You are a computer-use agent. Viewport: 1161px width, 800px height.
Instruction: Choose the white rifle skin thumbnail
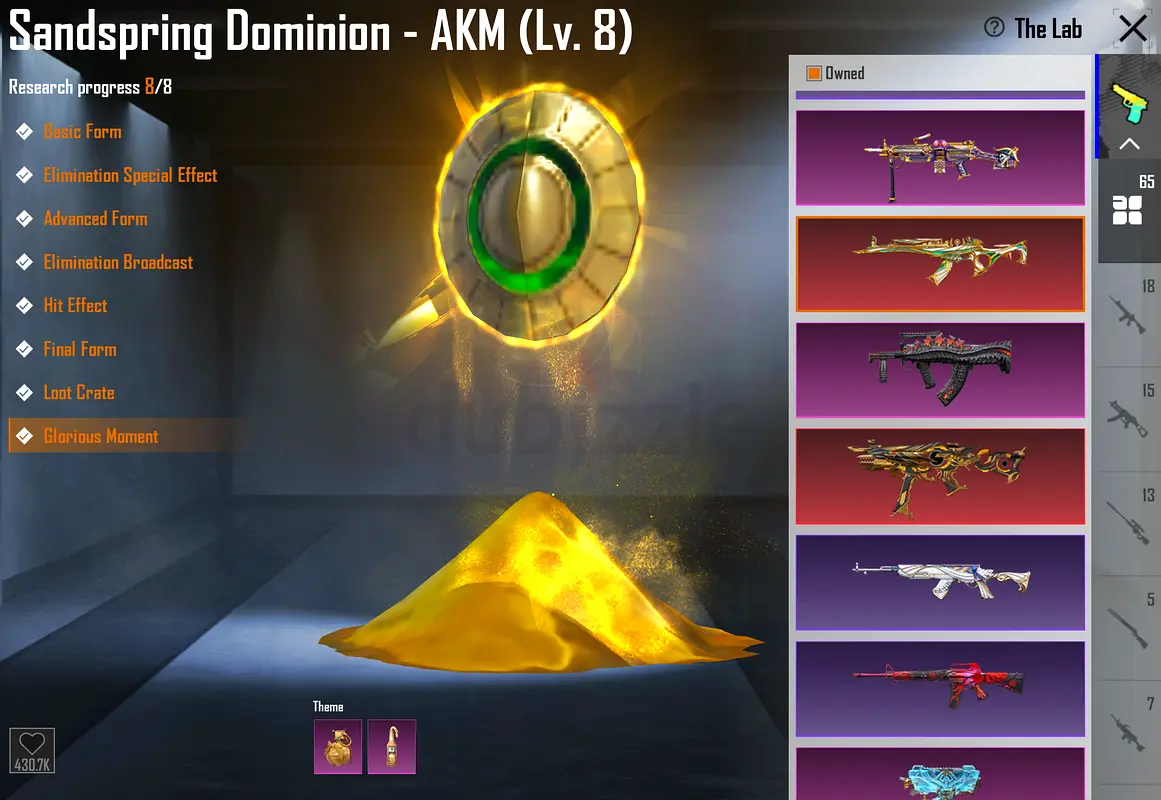click(x=940, y=582)
